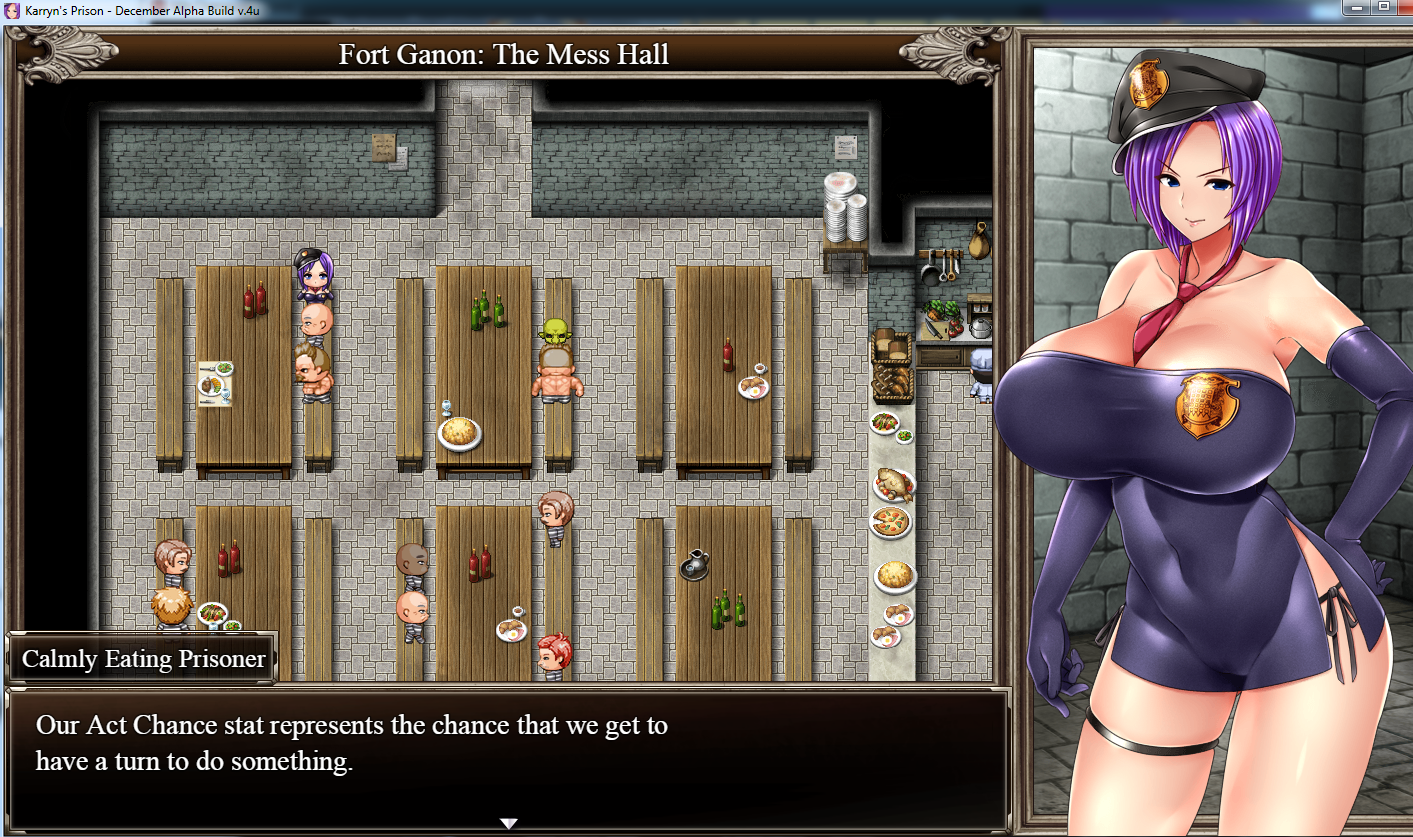1413x837 pixels.
Task: Maximize the game window
Action: 1384,6
